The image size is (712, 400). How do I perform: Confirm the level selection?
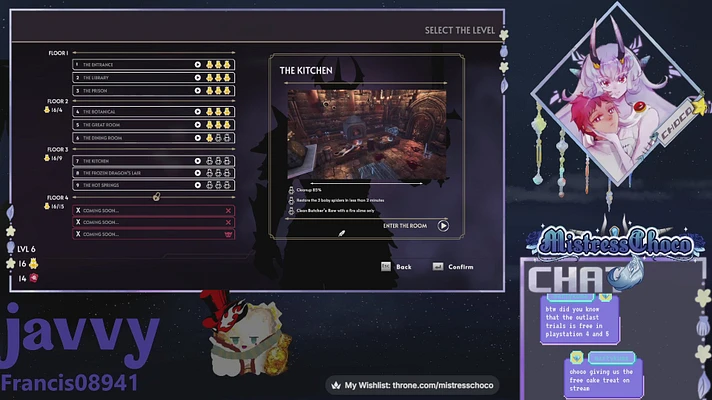453,267
